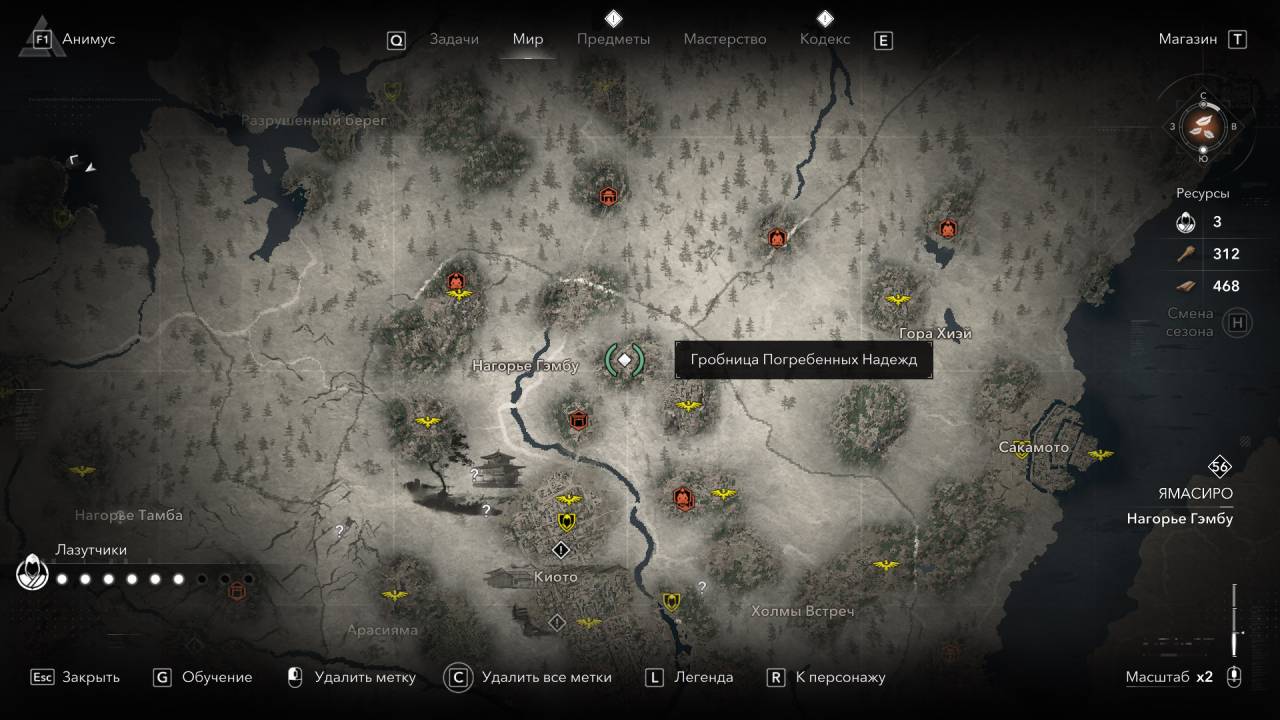Select the Гора Хиэй map label
The image size is (1280, 720).
click(x=935, y=333)
